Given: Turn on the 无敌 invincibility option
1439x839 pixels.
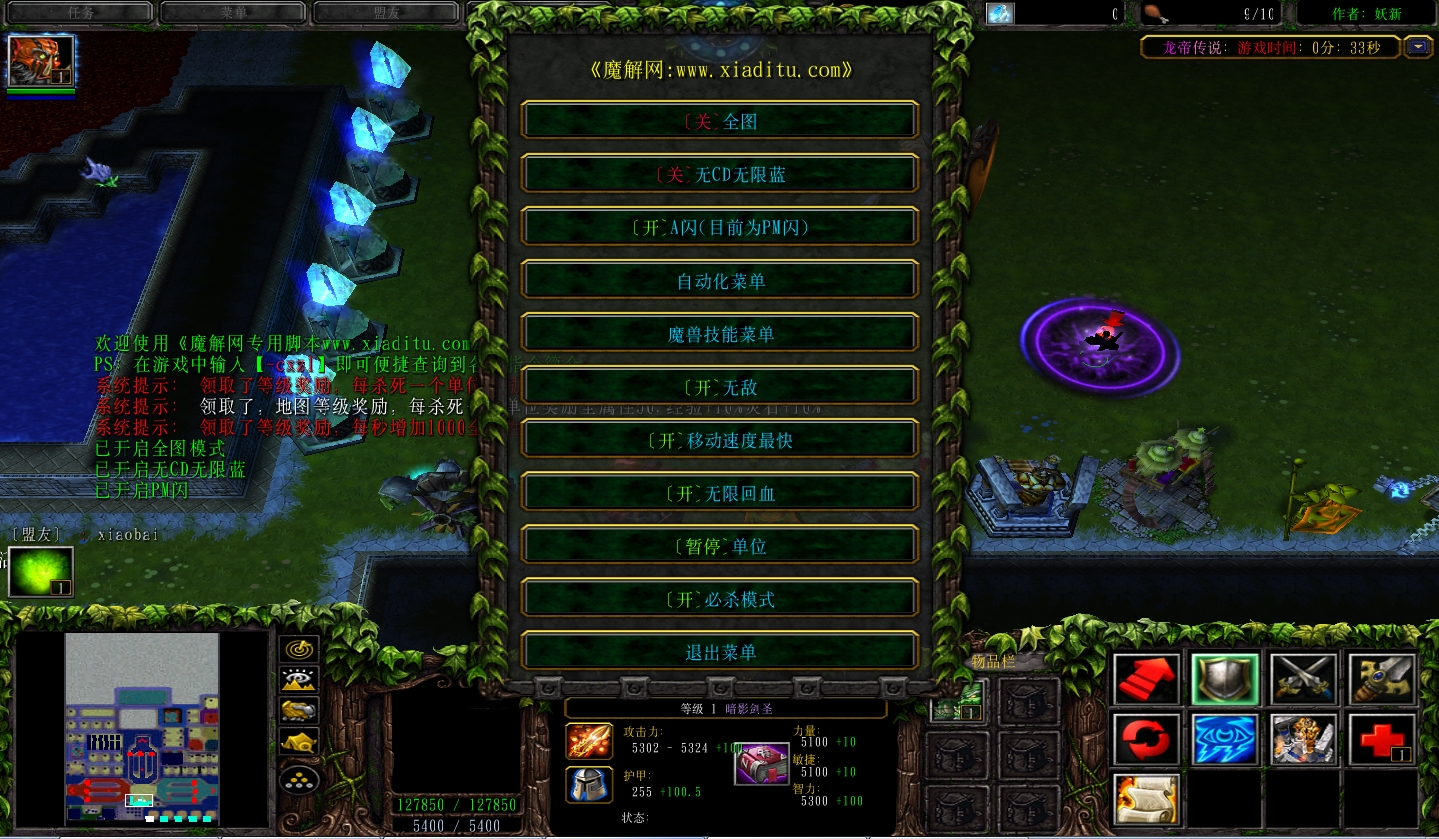Looking at the screenshot, I should point(720,387).
